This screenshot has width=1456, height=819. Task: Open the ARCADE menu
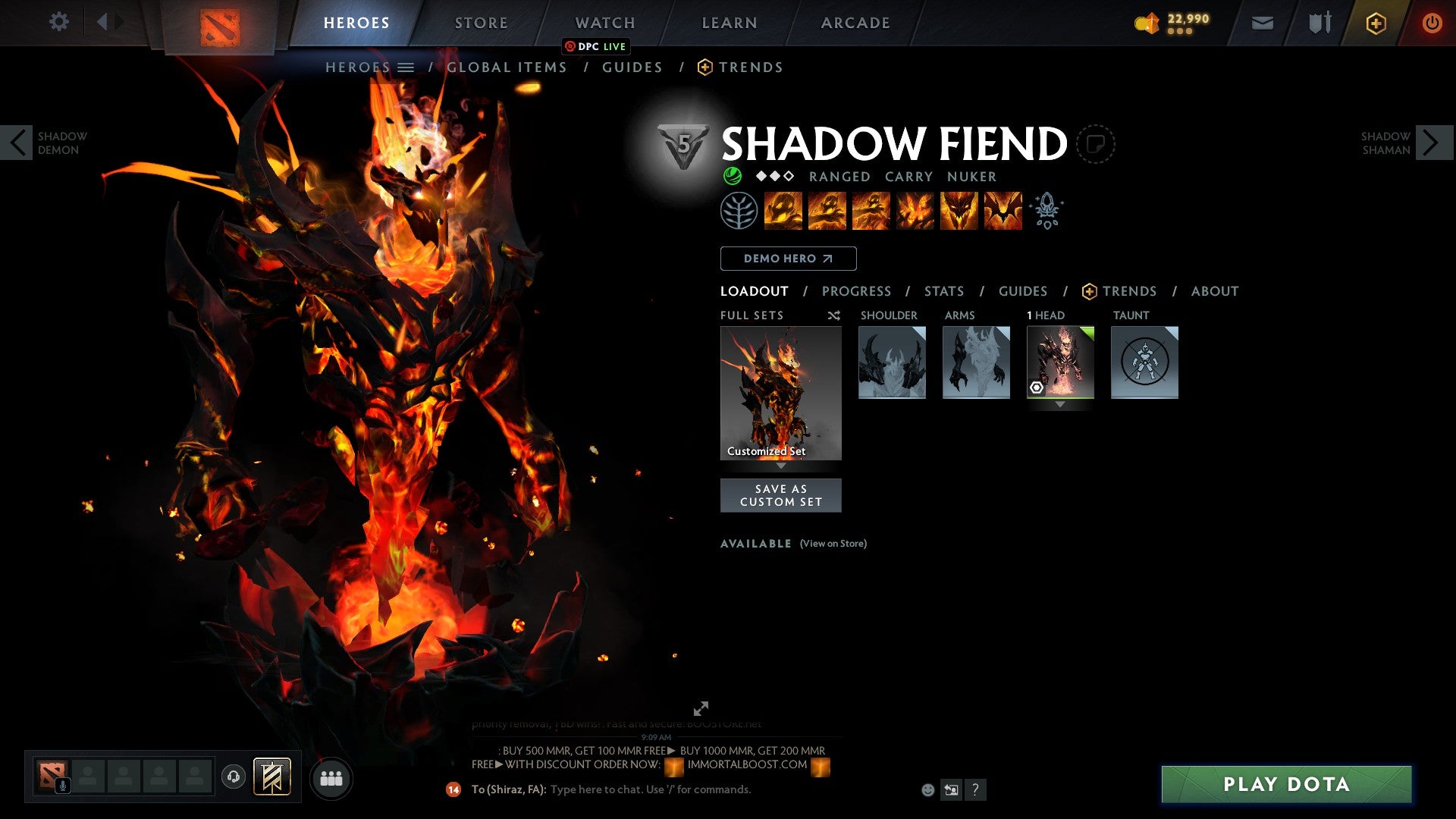855,22
